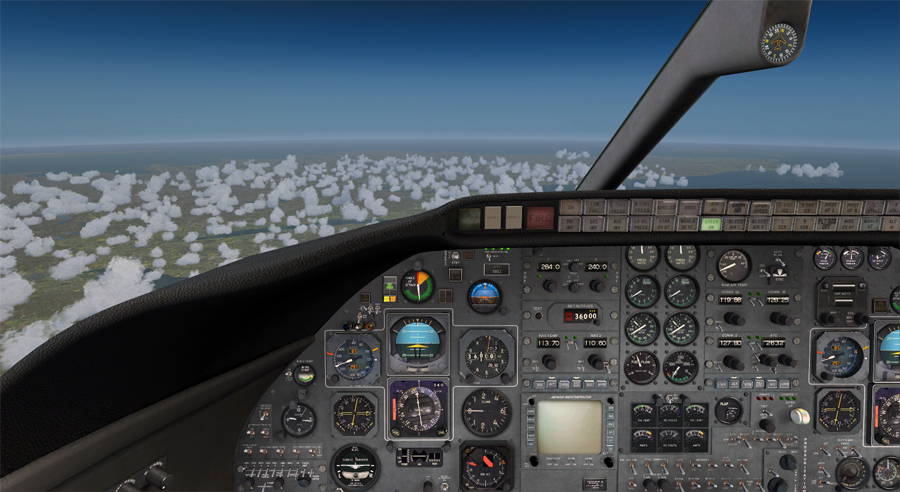The height and width of the screenshot is (492, 900).
Task: Adjust the NAV 2 frequency tuning knob
Action: click(x=597, y=361)
